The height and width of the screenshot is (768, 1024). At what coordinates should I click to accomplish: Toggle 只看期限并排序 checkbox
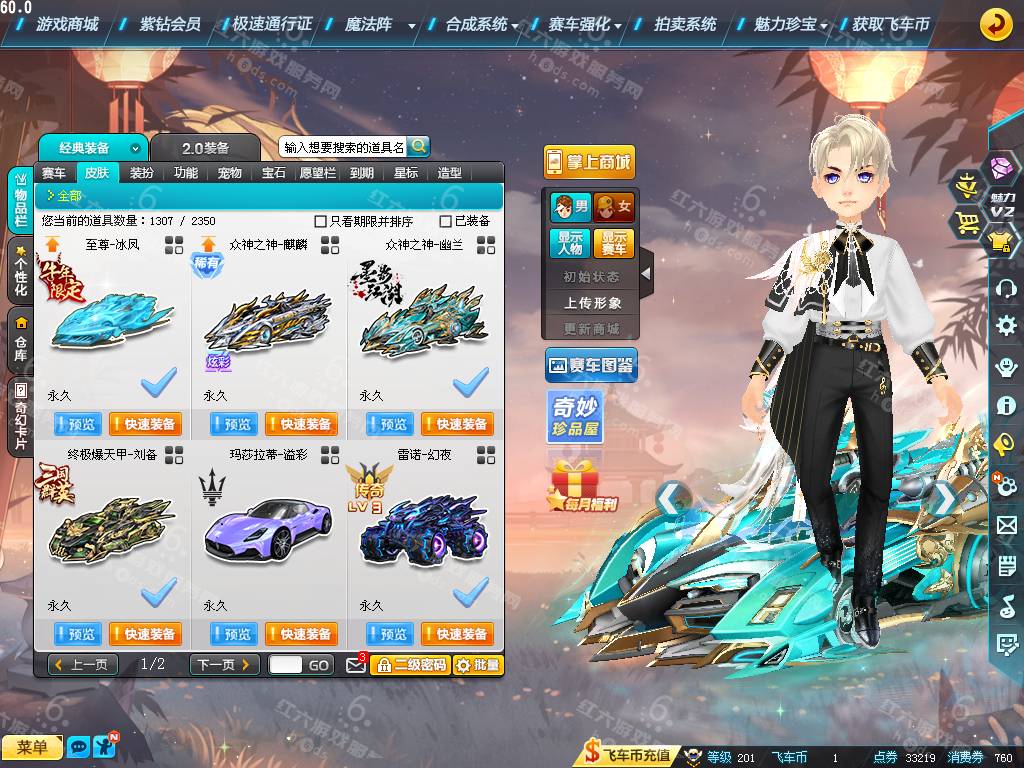[x=321, y=221]
